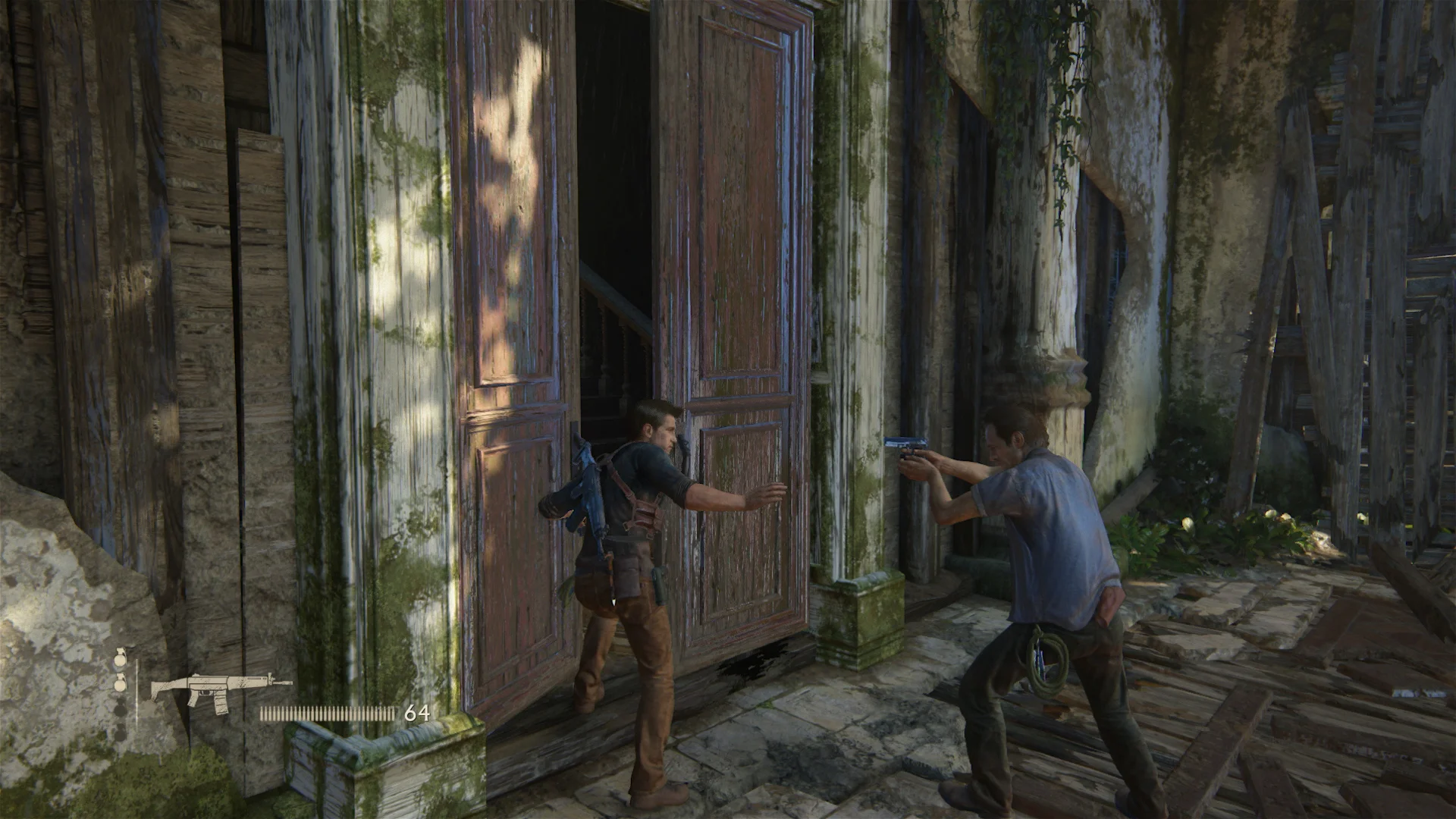
Task: Select the equipped assault rifle icon
Action: point(218,690)
